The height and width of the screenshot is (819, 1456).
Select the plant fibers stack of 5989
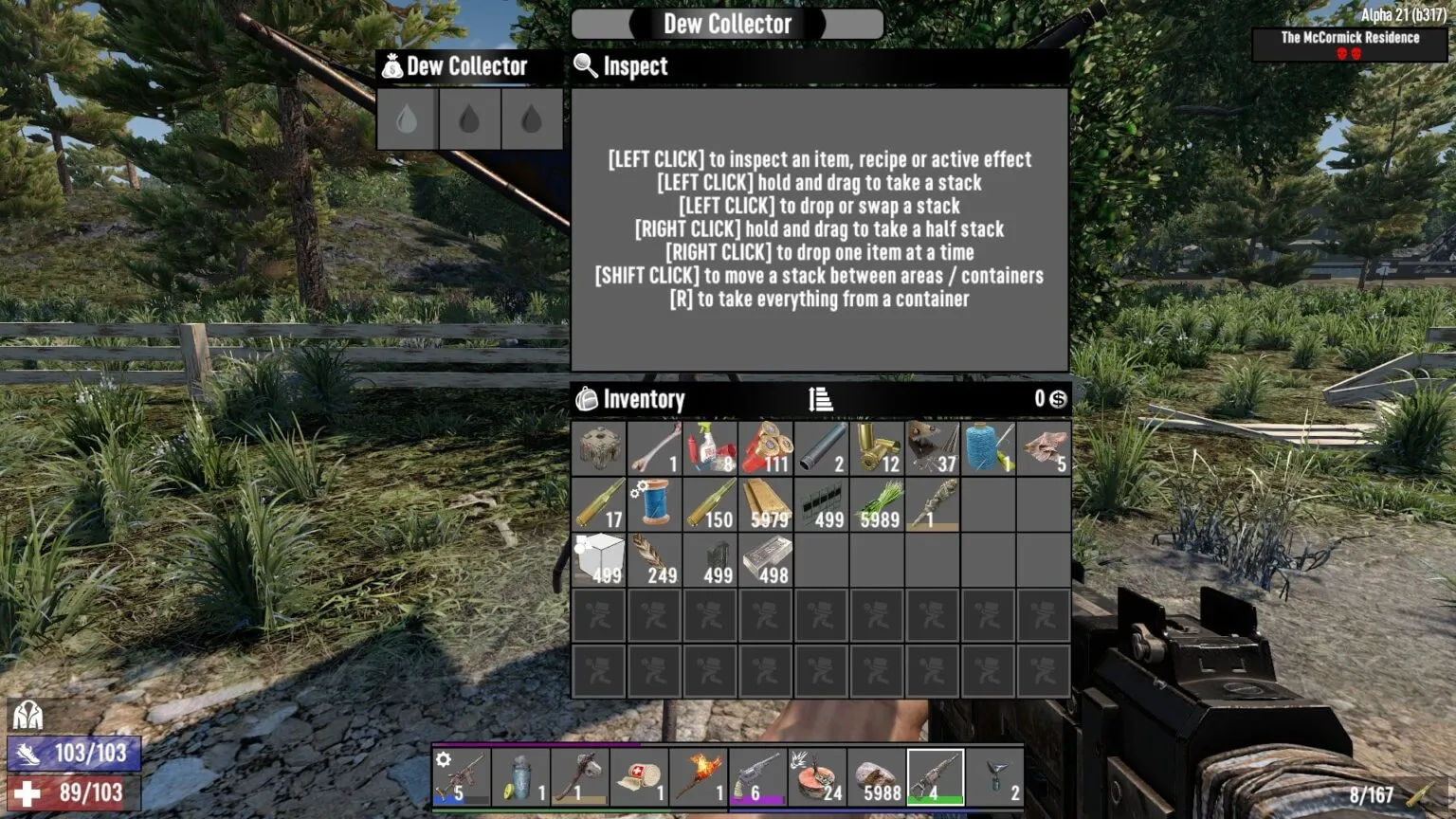[x=877, y=505]
